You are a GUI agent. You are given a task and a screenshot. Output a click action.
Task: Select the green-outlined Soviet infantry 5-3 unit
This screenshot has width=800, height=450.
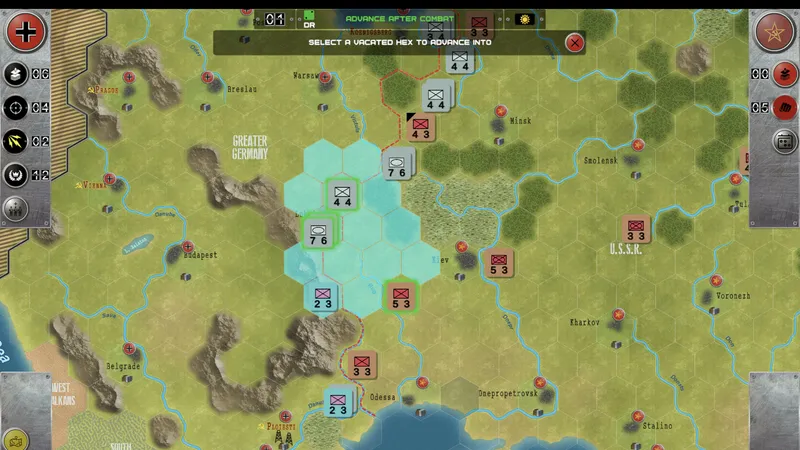click(401, 297)
